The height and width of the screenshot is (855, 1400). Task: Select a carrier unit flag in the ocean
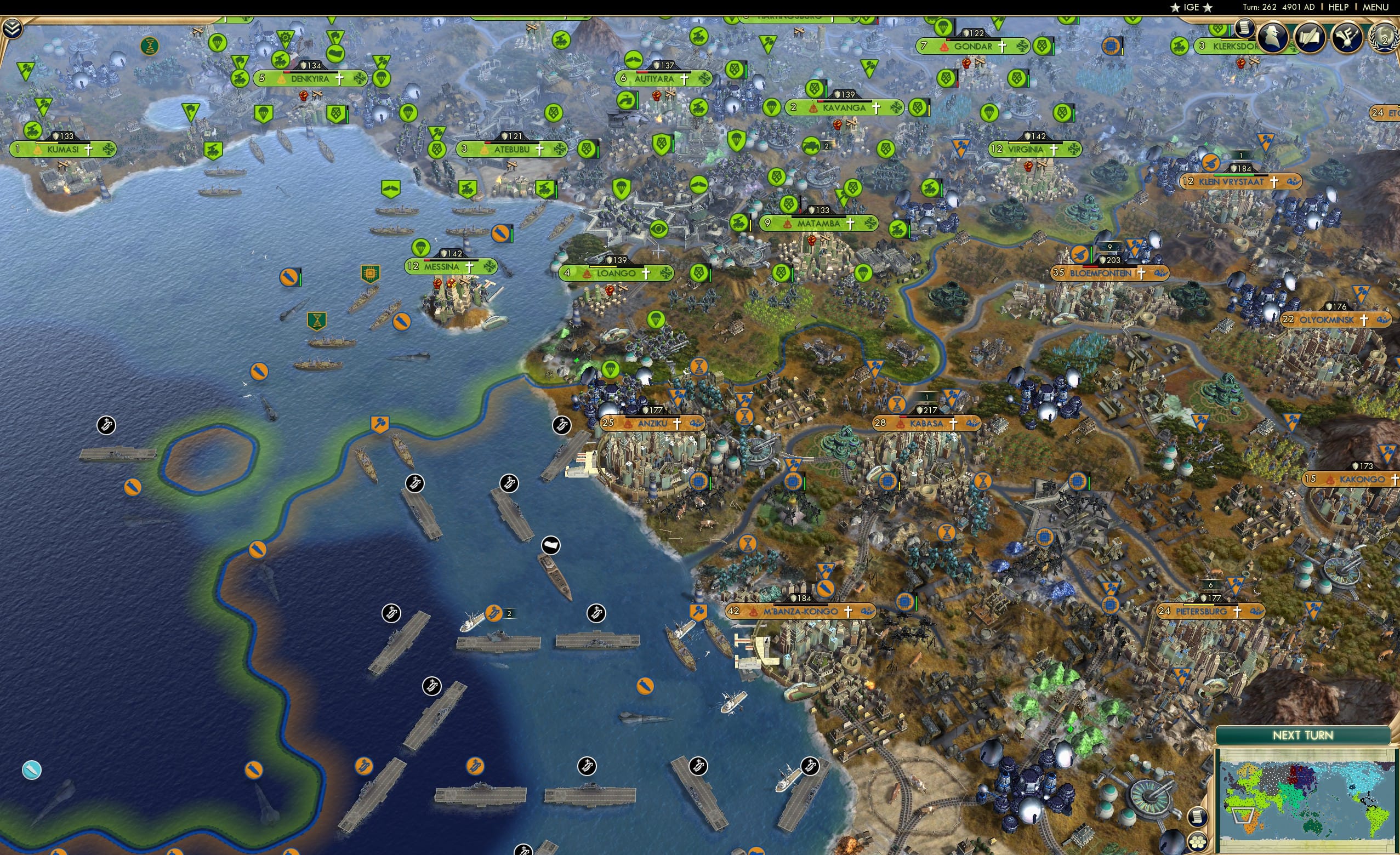415,483
